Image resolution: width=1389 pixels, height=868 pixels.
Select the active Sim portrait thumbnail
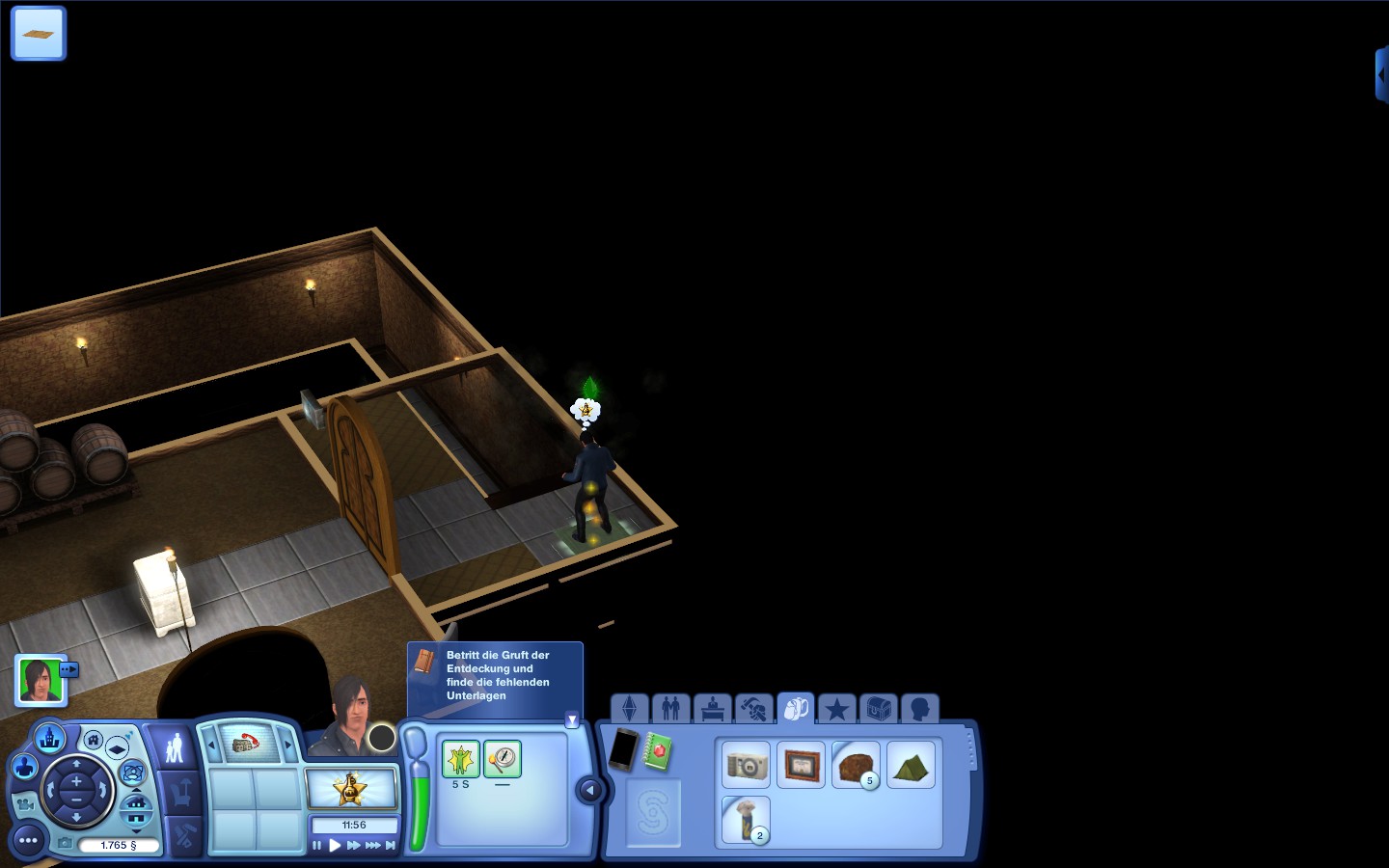pos(41,680)
